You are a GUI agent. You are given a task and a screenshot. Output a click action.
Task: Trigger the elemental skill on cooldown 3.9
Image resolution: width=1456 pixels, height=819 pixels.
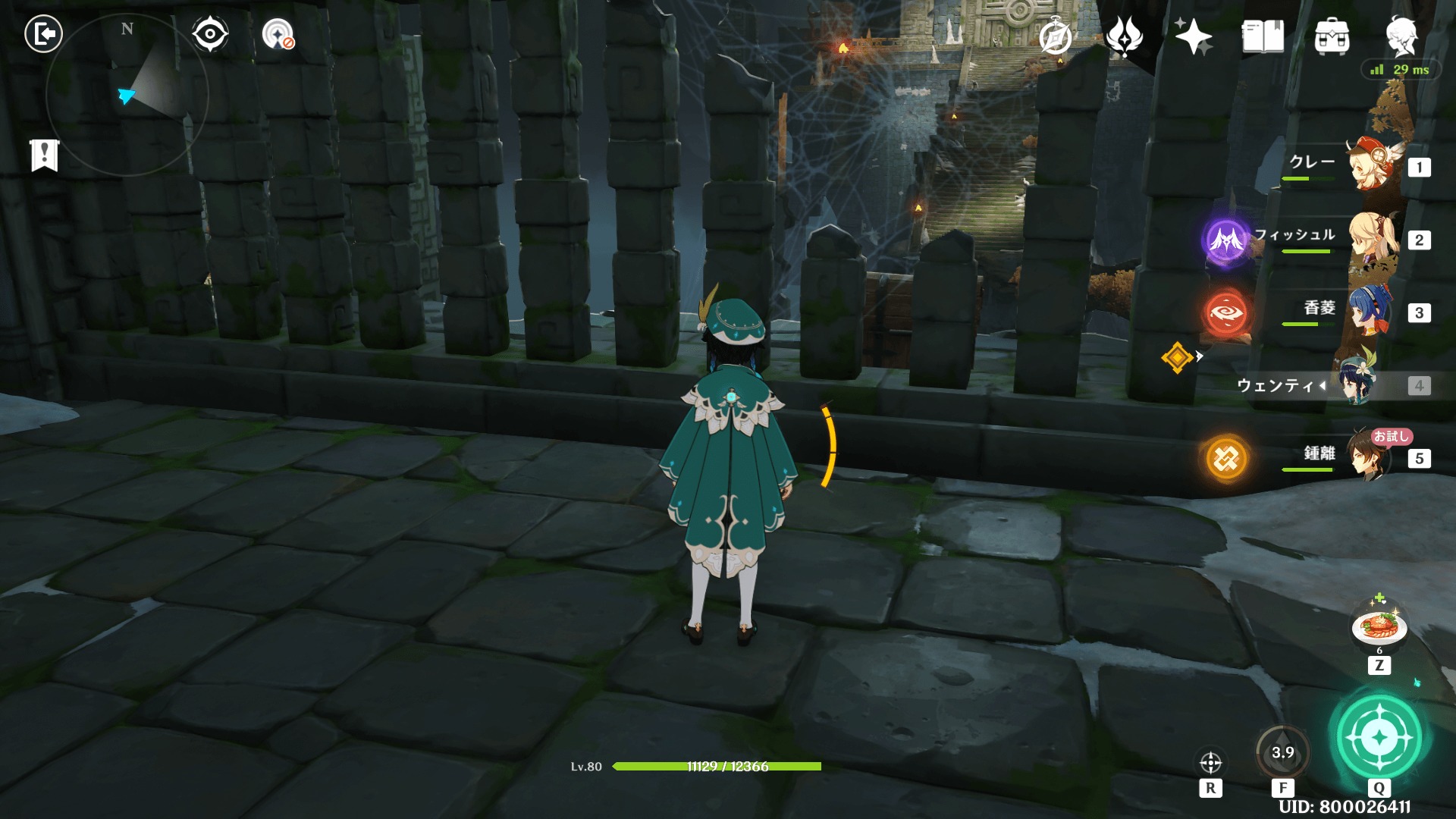coord(1283,752)
